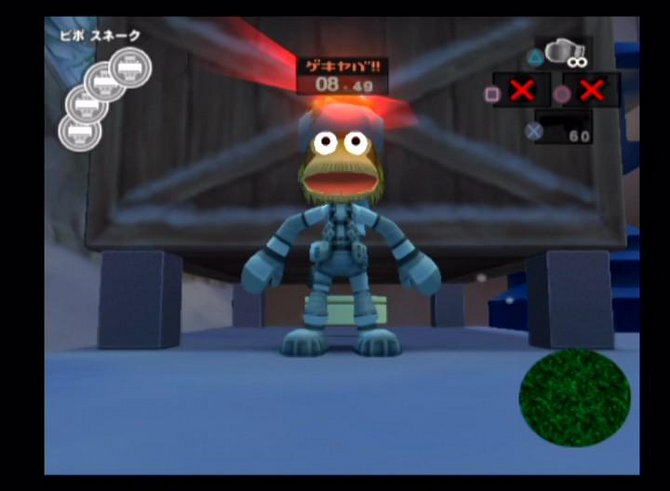Click the green circular radar
Screen dimensions: 670x491
pos(574,398)
